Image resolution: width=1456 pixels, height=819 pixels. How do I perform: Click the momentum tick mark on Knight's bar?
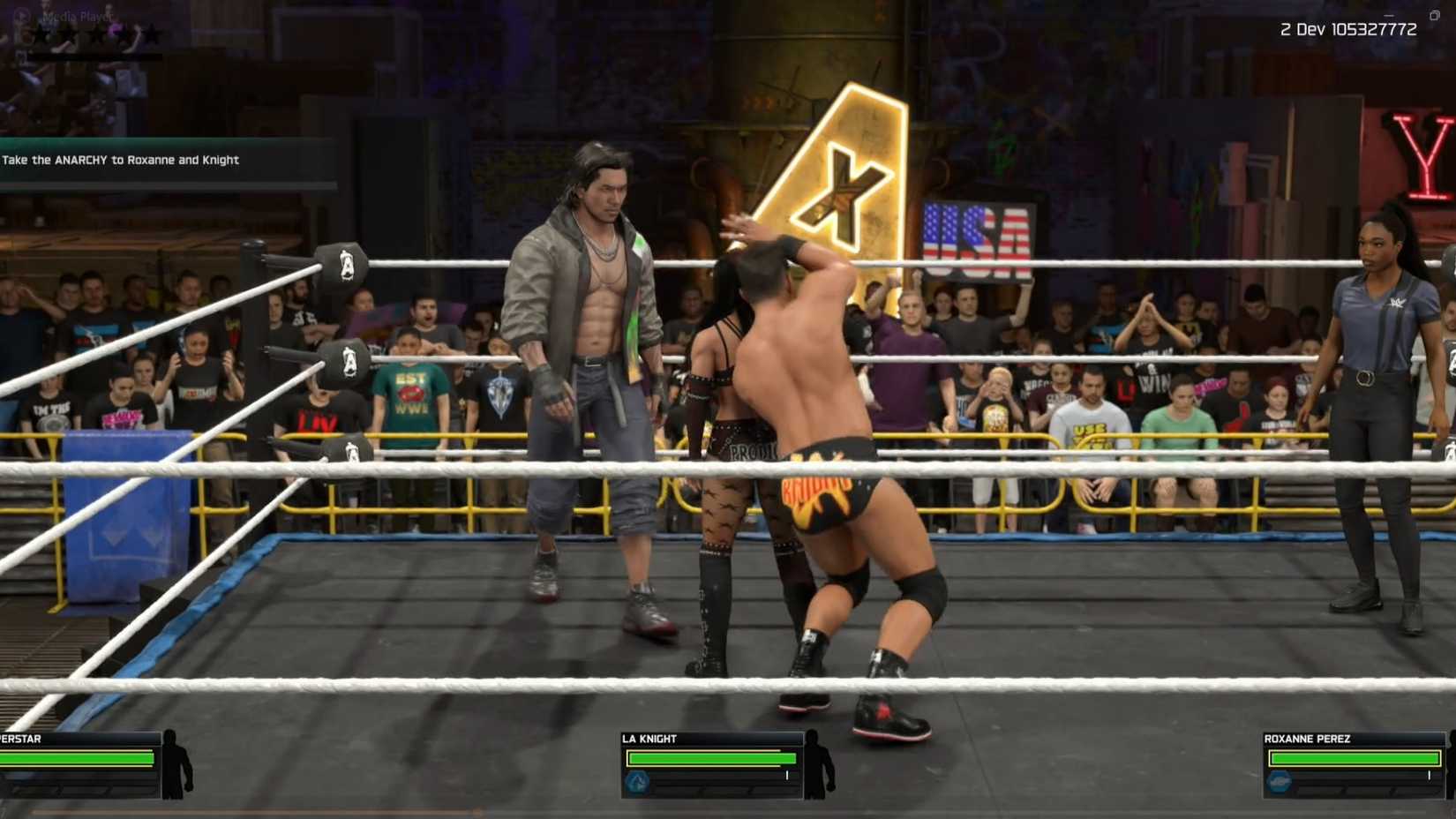pyautogui.click(x=786, y=775)
